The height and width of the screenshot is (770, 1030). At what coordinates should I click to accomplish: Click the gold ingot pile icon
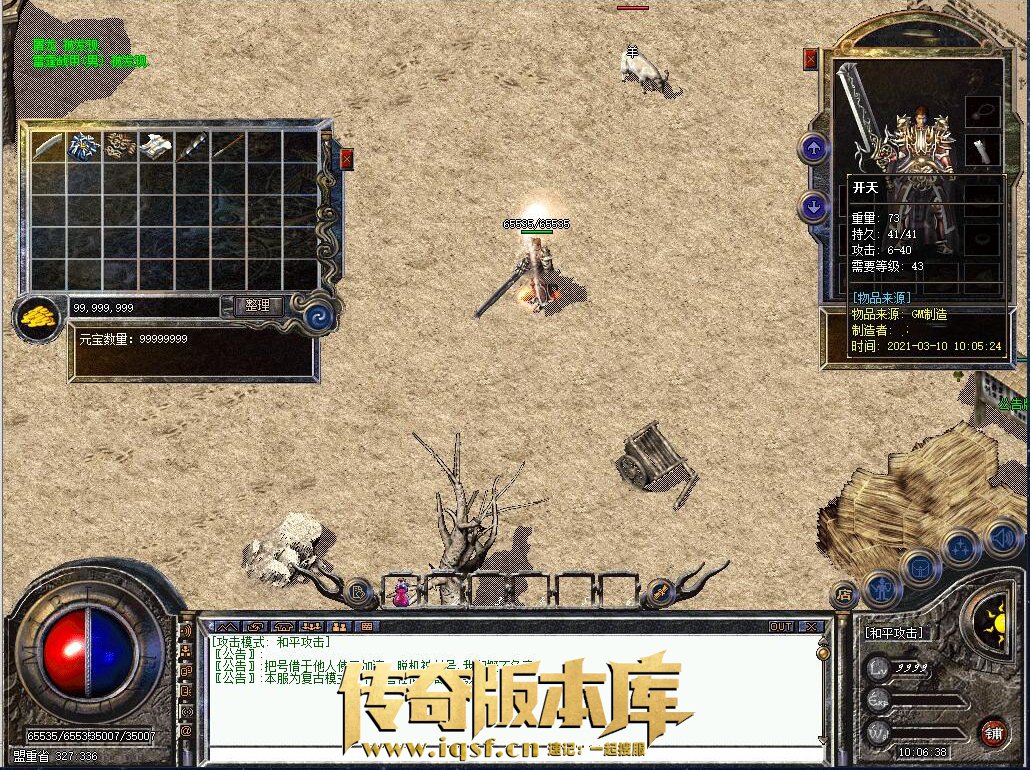pos(39,318)
